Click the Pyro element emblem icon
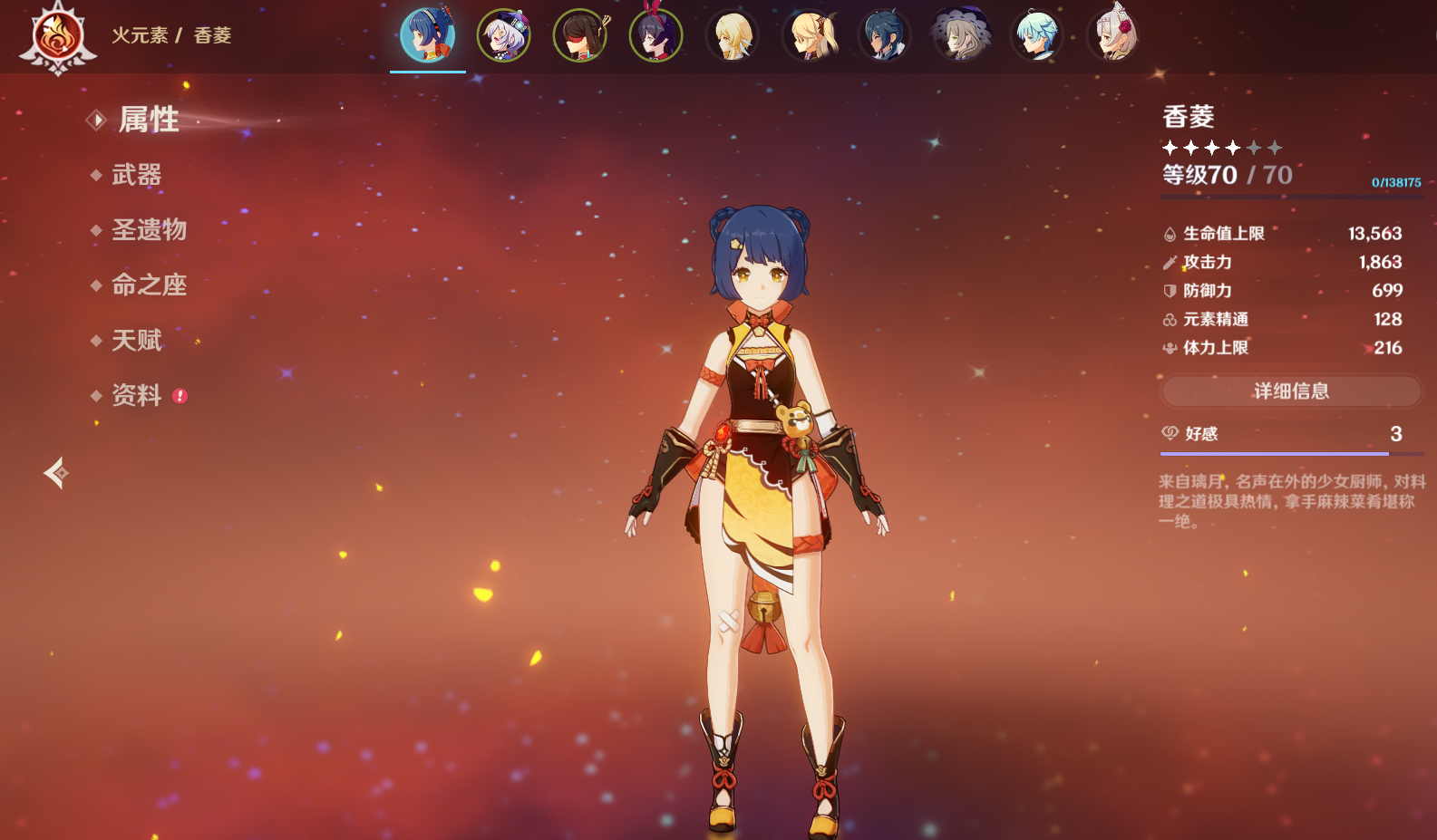Viewport: 1437px width, 840px height. click(58, 37)
